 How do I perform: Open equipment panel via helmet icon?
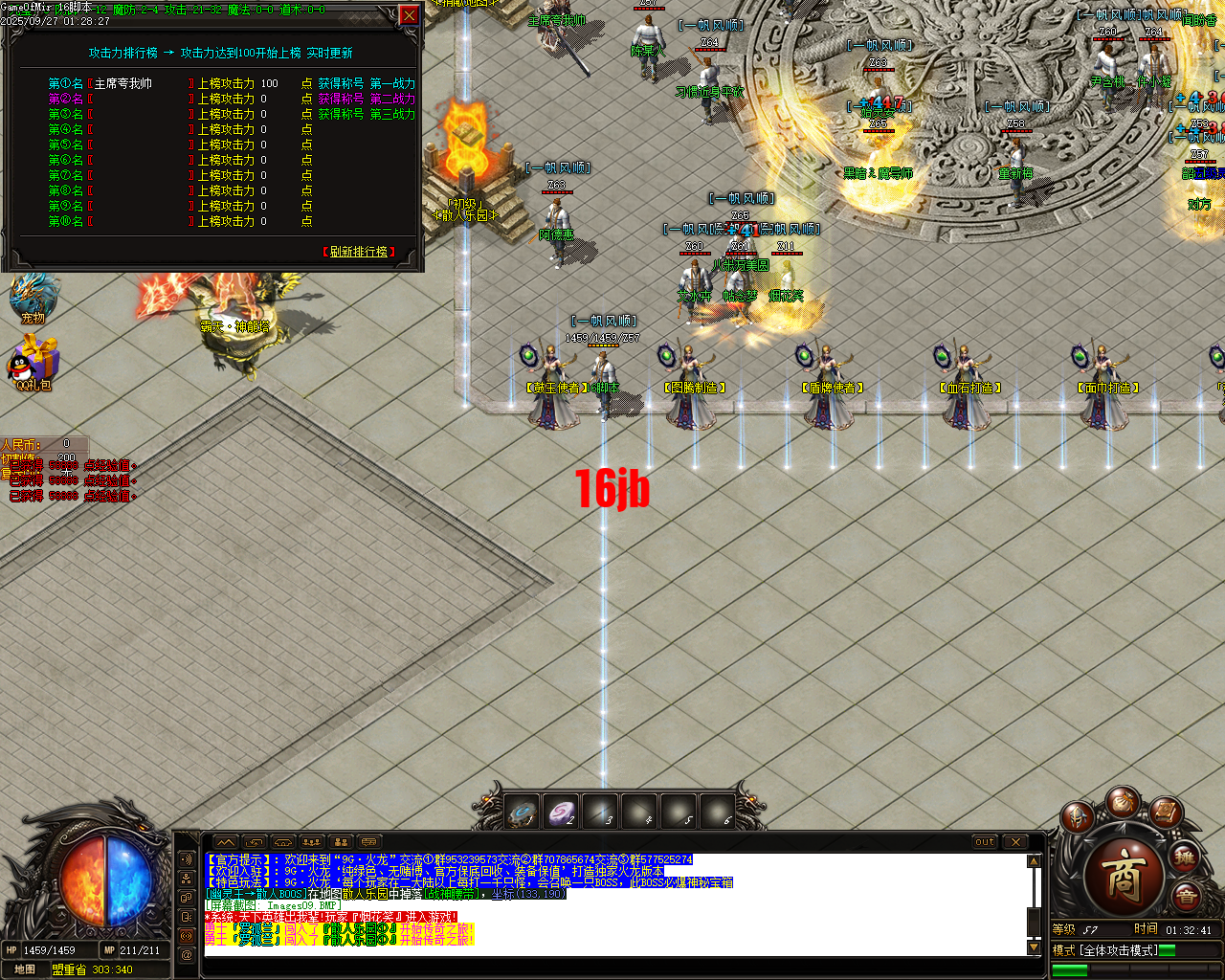tap(1077, 815)
